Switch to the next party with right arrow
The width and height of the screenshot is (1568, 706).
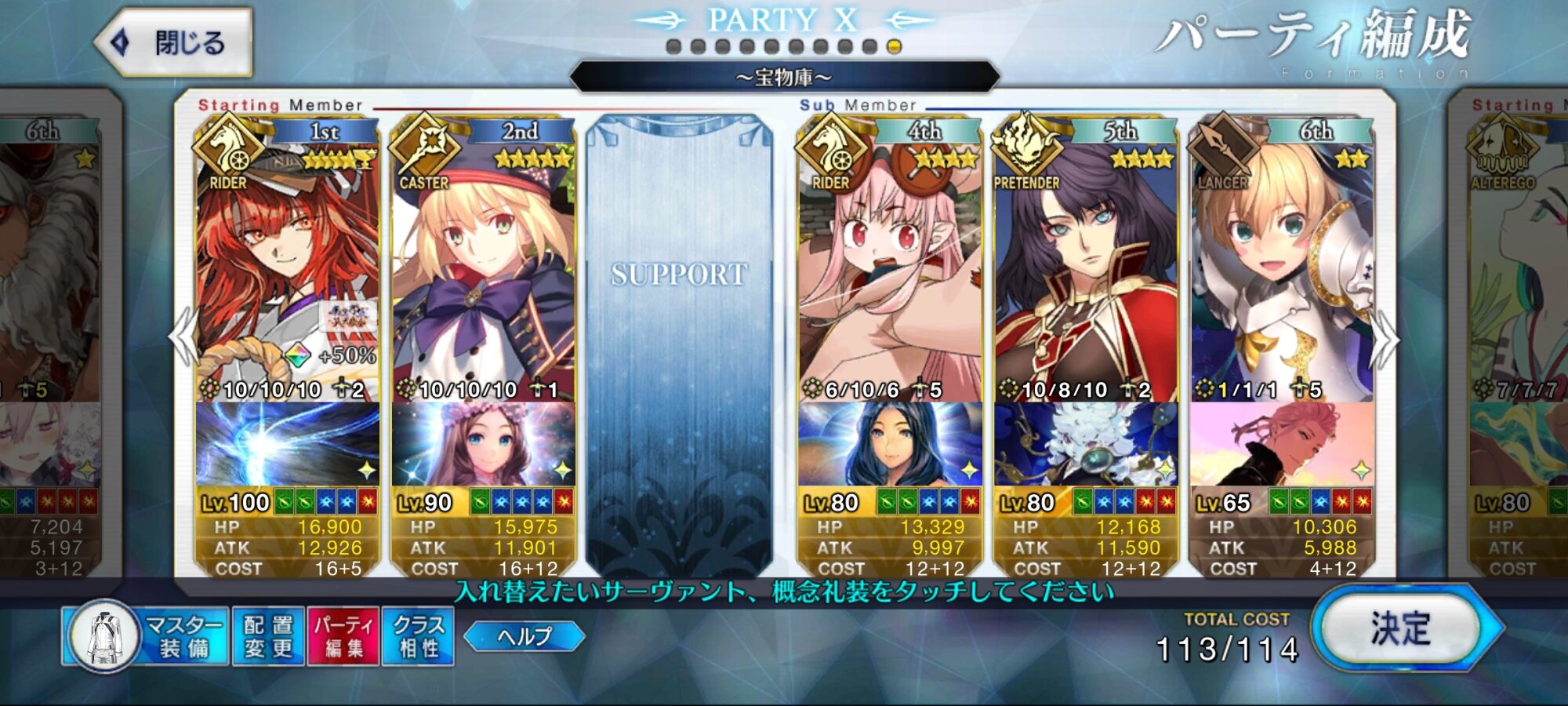coord(1385,339)
